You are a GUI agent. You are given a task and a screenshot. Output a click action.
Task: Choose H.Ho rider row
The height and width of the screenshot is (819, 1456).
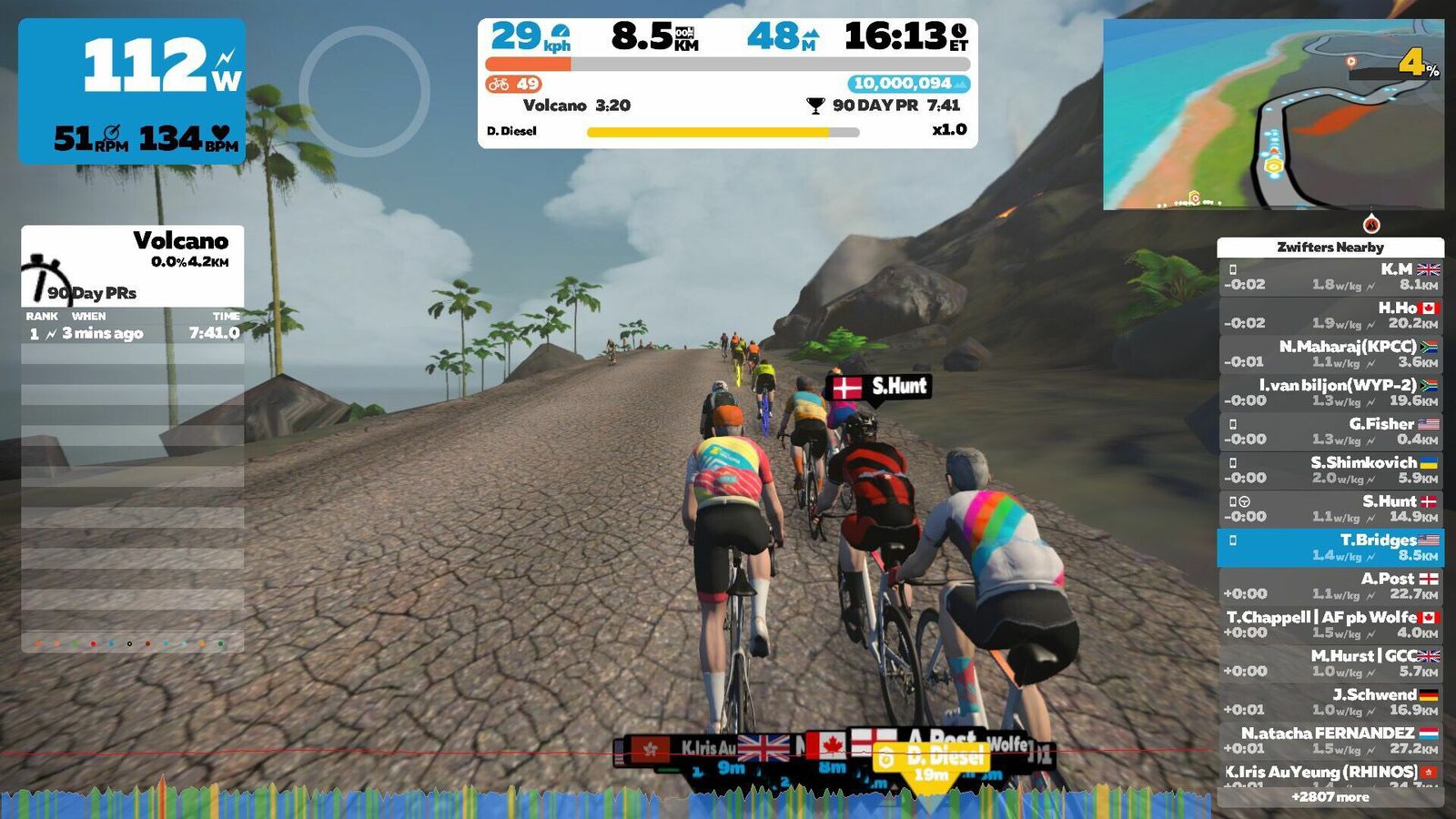[x=1330, y=315]
